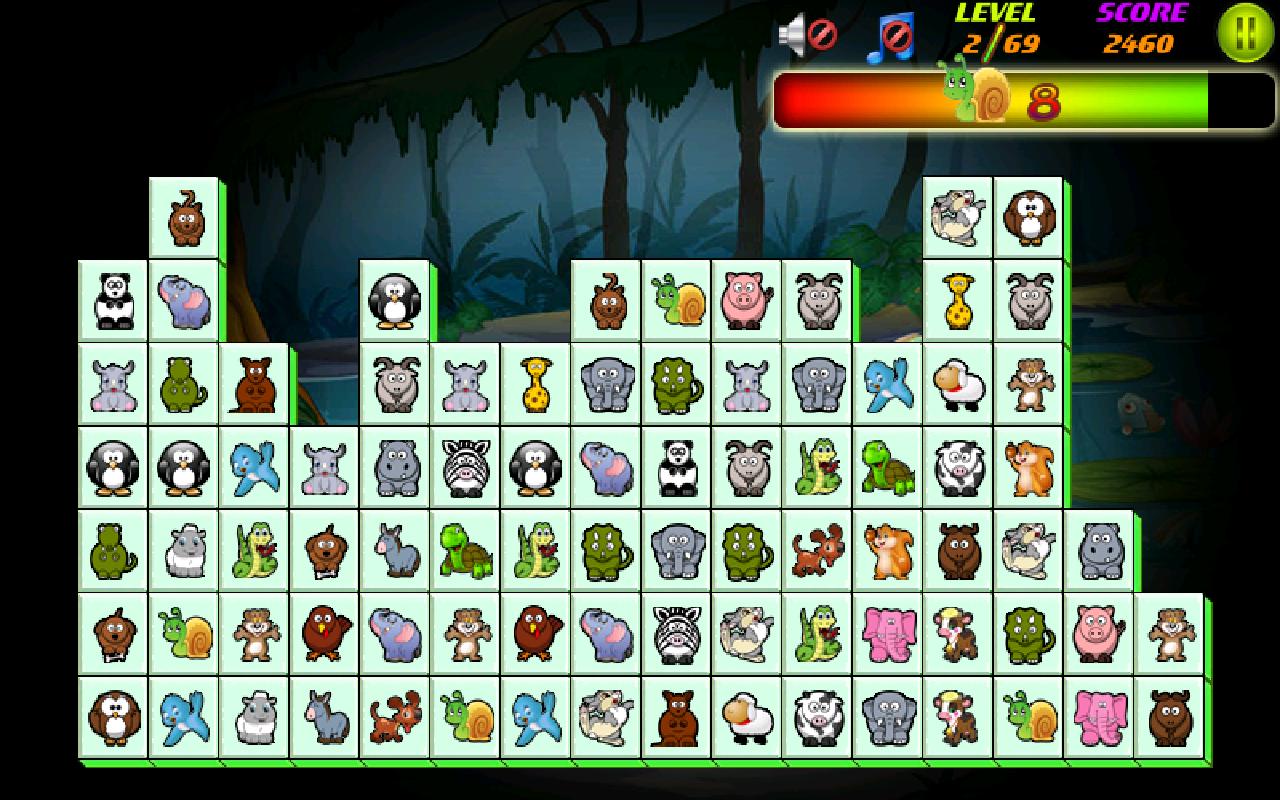Viewport: 1280px width, 800px height.
Task: Select the hippo tile on the right edge
Action: [x=1098, y=550]
